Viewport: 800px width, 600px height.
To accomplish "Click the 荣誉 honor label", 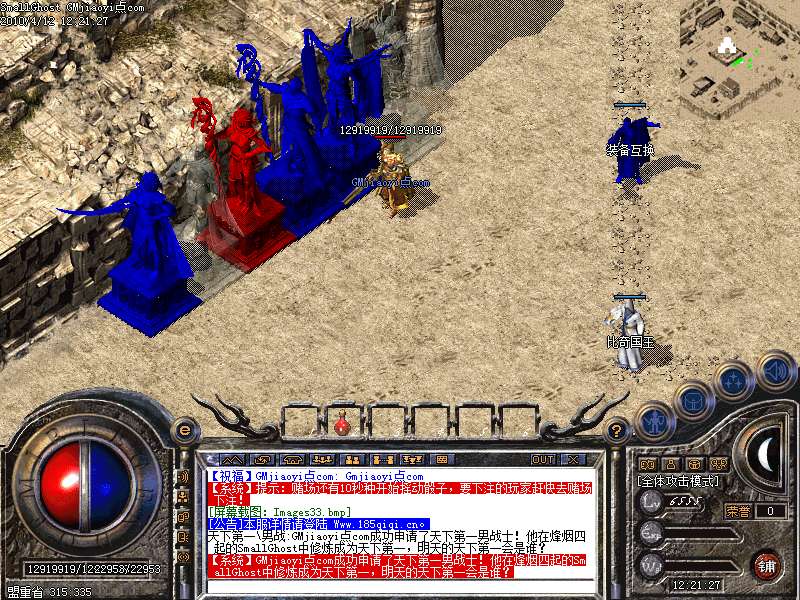I will pyautogui.click(x=738, y=511).
